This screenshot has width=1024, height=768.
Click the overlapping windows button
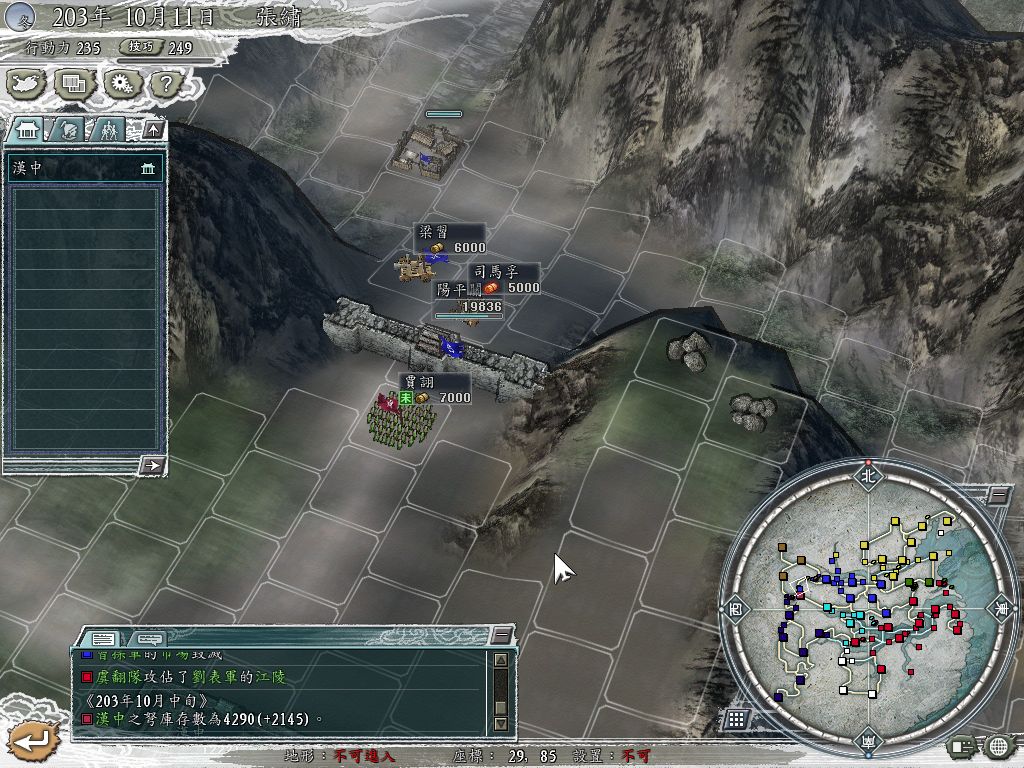[x=74, y=83]
